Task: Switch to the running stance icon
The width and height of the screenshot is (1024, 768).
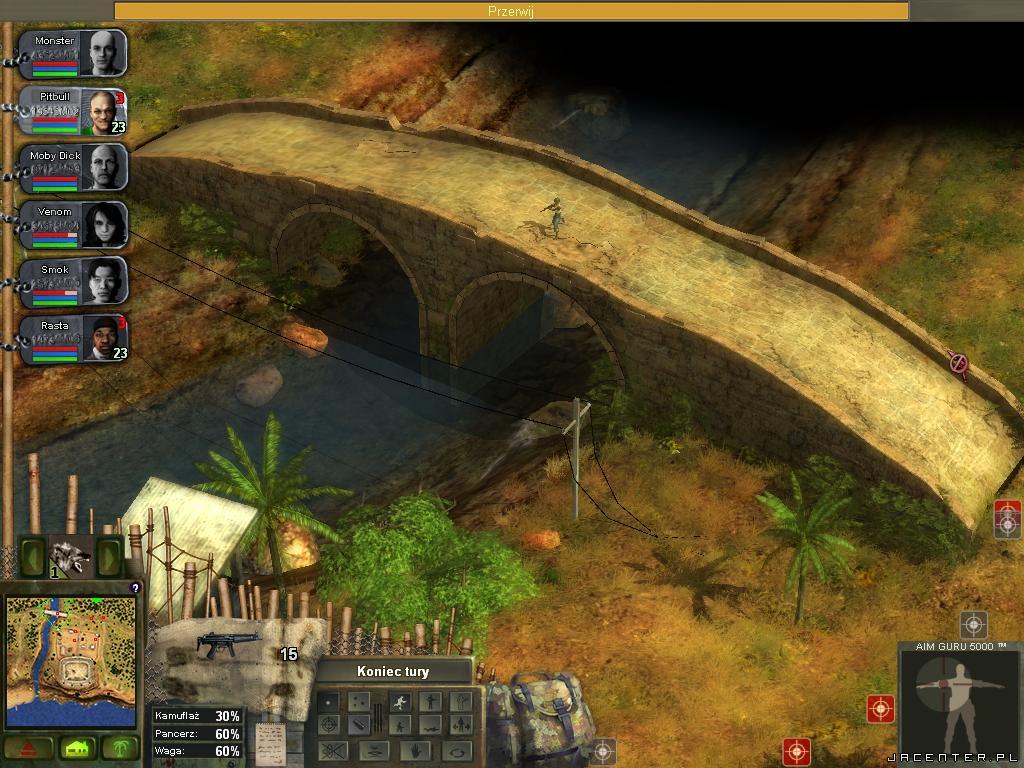Action: 399,701
